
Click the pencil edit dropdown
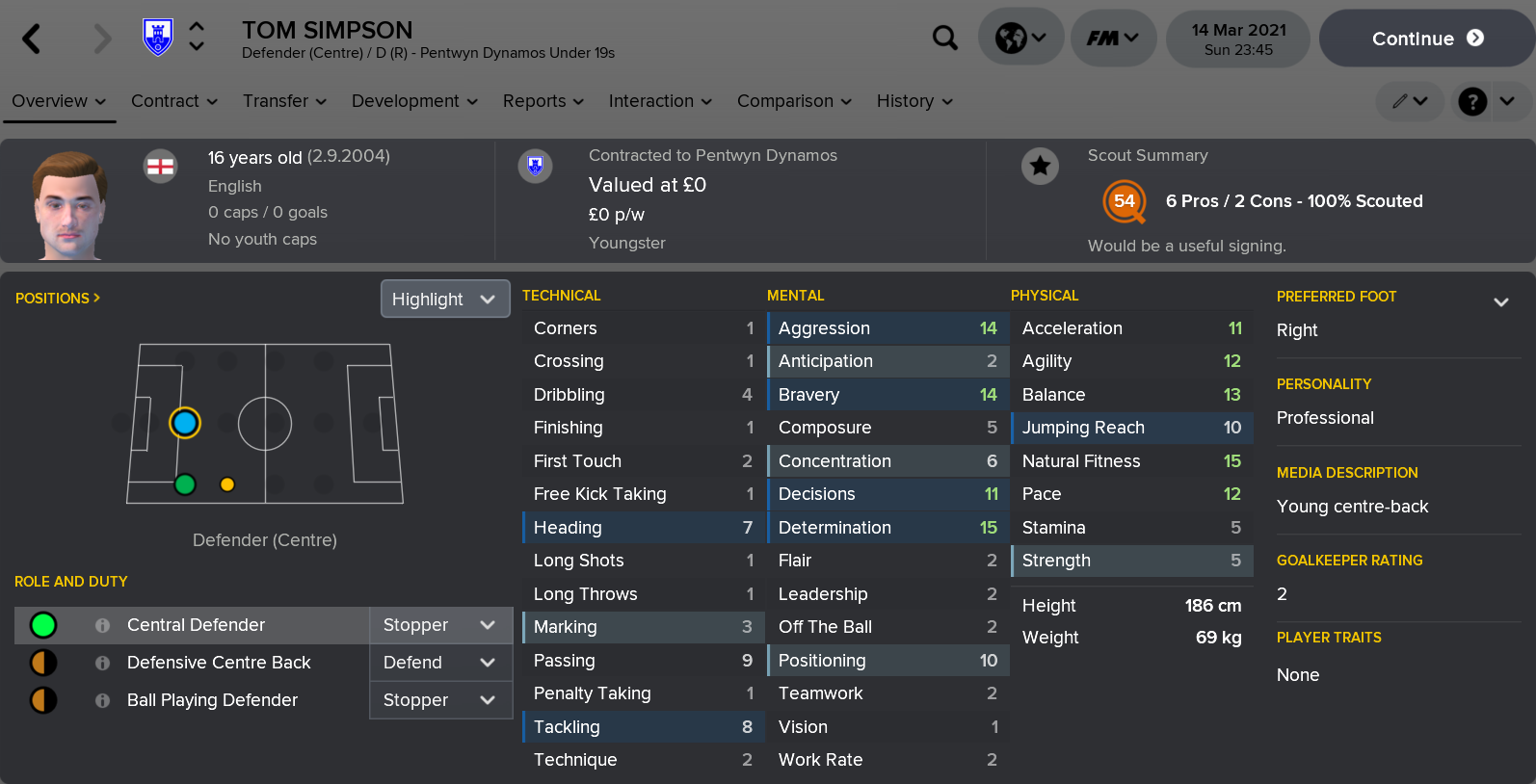(1409, 101)
